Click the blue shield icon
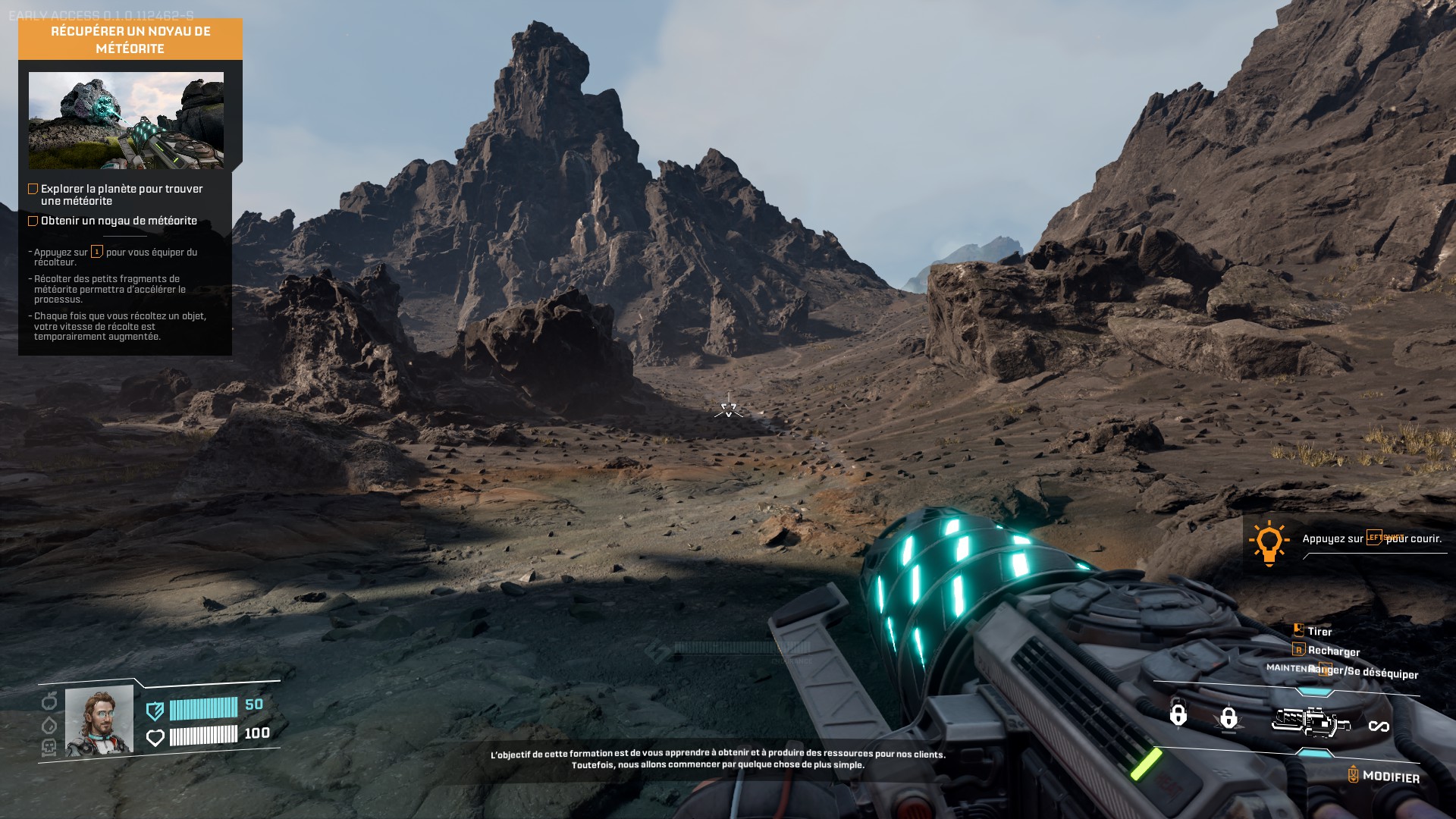This screenshot has height=819, width=1456. [x=155, y=710]
